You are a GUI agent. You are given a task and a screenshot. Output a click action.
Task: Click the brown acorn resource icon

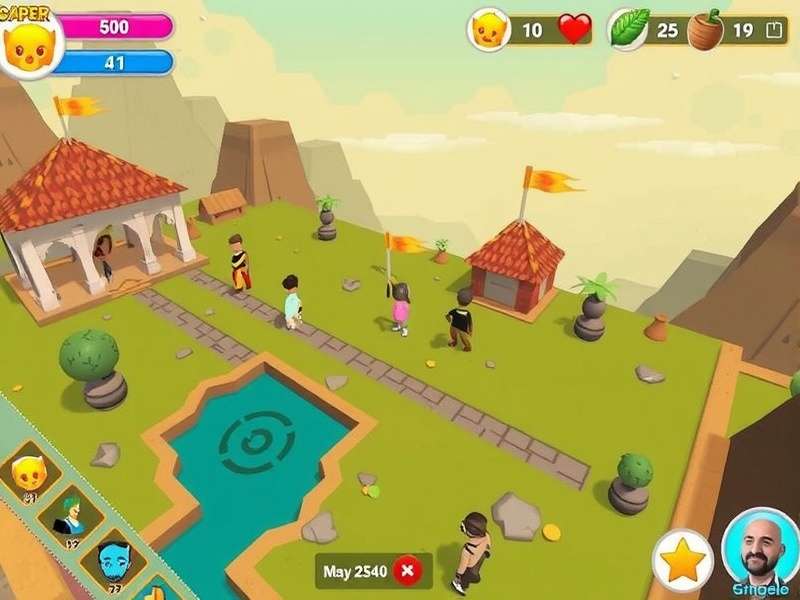705,29
